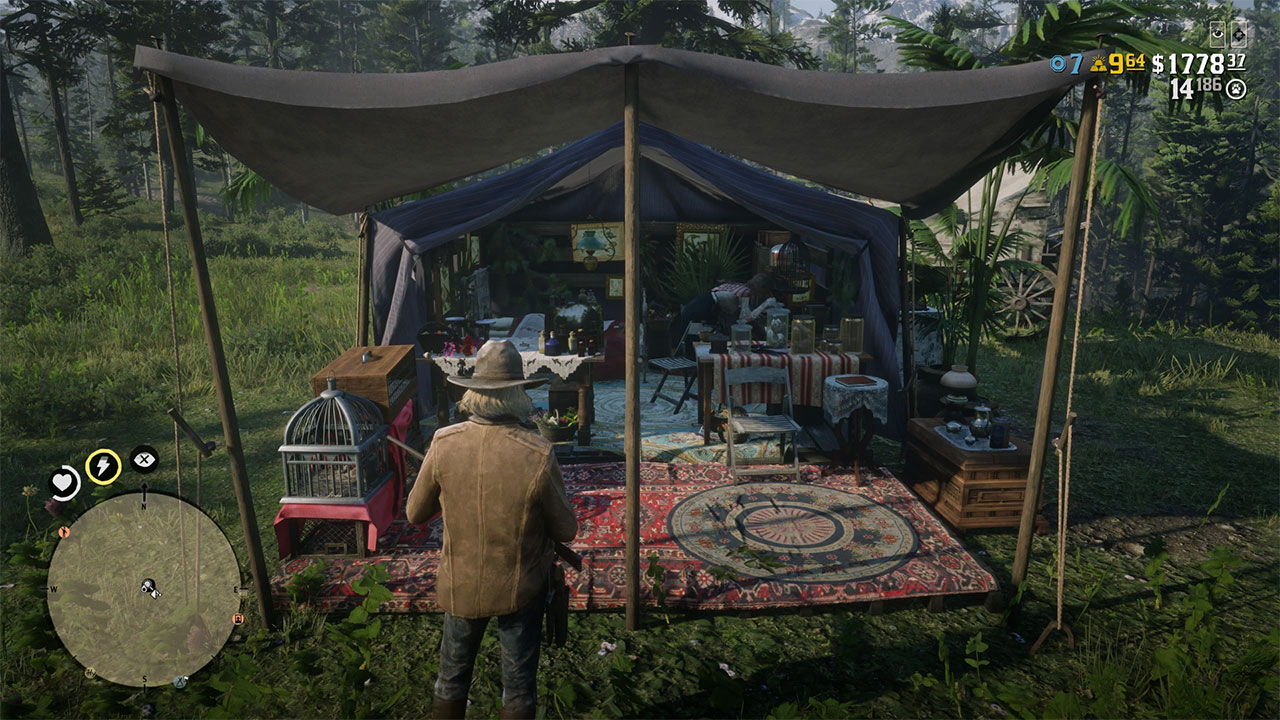Click Harriet's H marker on the minimap
Image resolution: width=1280 pixels, height=720 pixels.
pos(90,671)
